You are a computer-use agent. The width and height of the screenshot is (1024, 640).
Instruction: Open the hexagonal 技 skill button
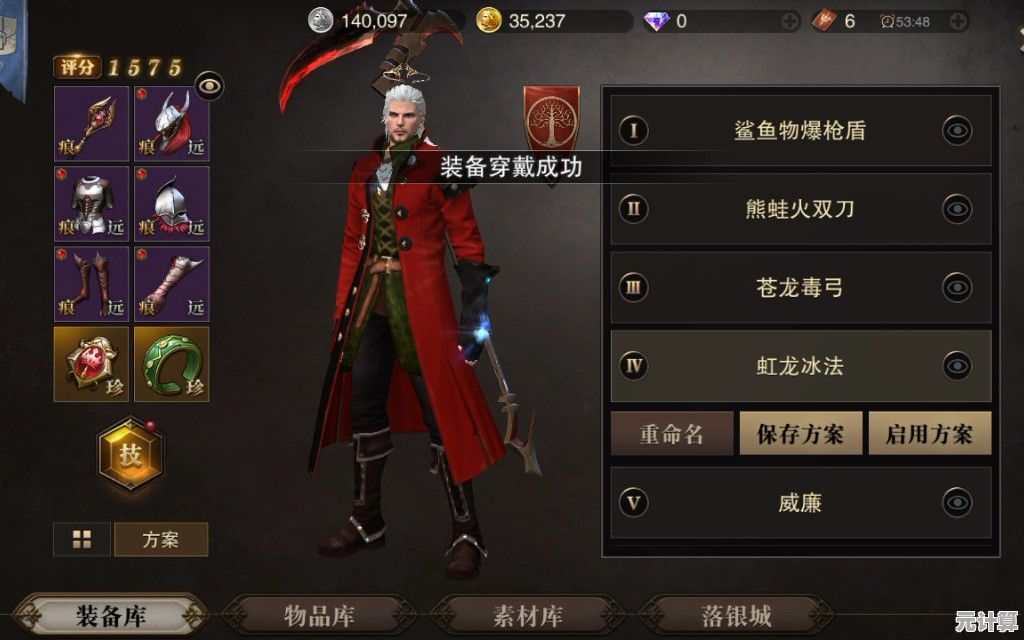coord(131,454)
